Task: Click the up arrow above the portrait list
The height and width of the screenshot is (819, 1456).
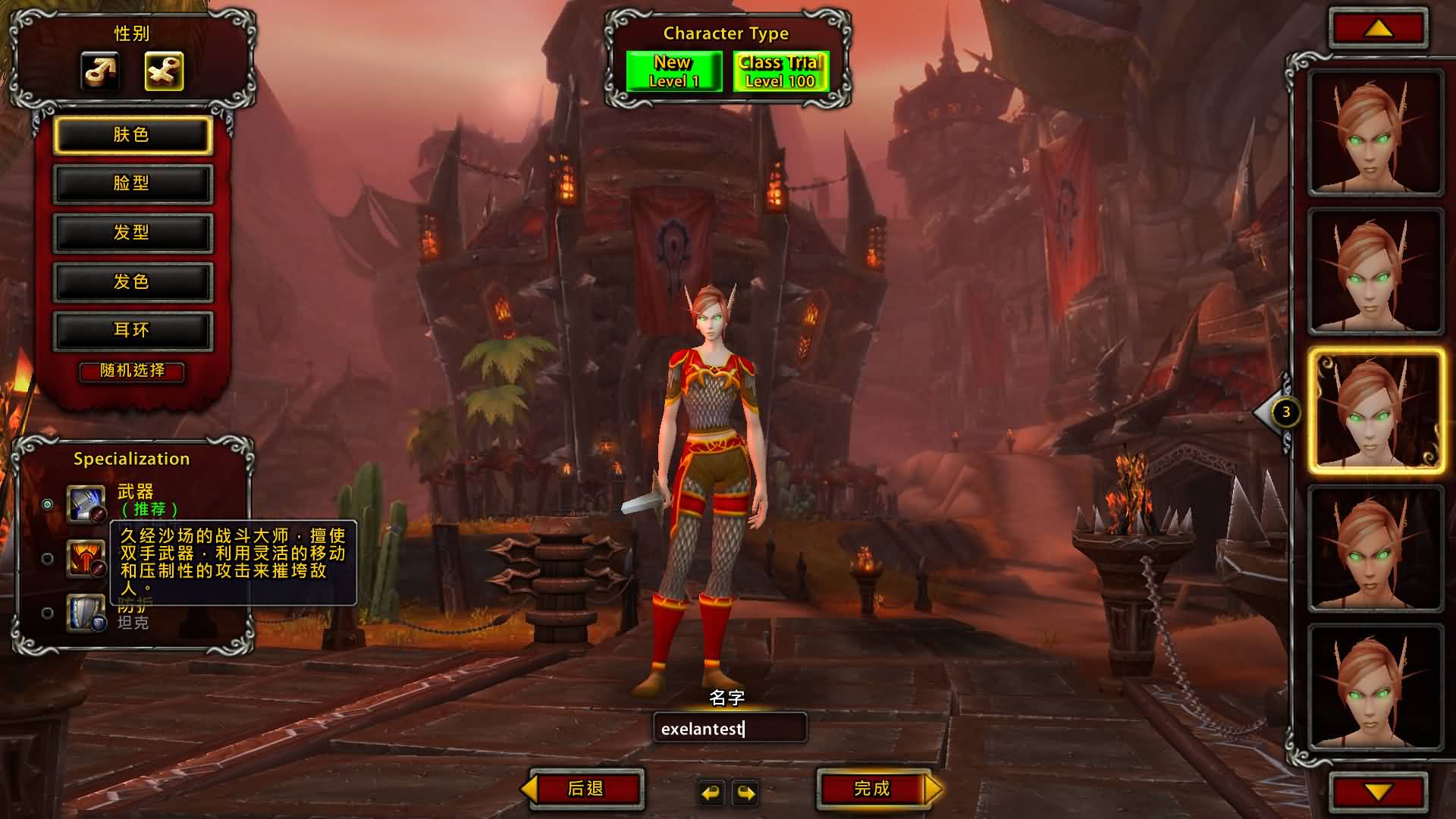Action: click(1378, 30)
